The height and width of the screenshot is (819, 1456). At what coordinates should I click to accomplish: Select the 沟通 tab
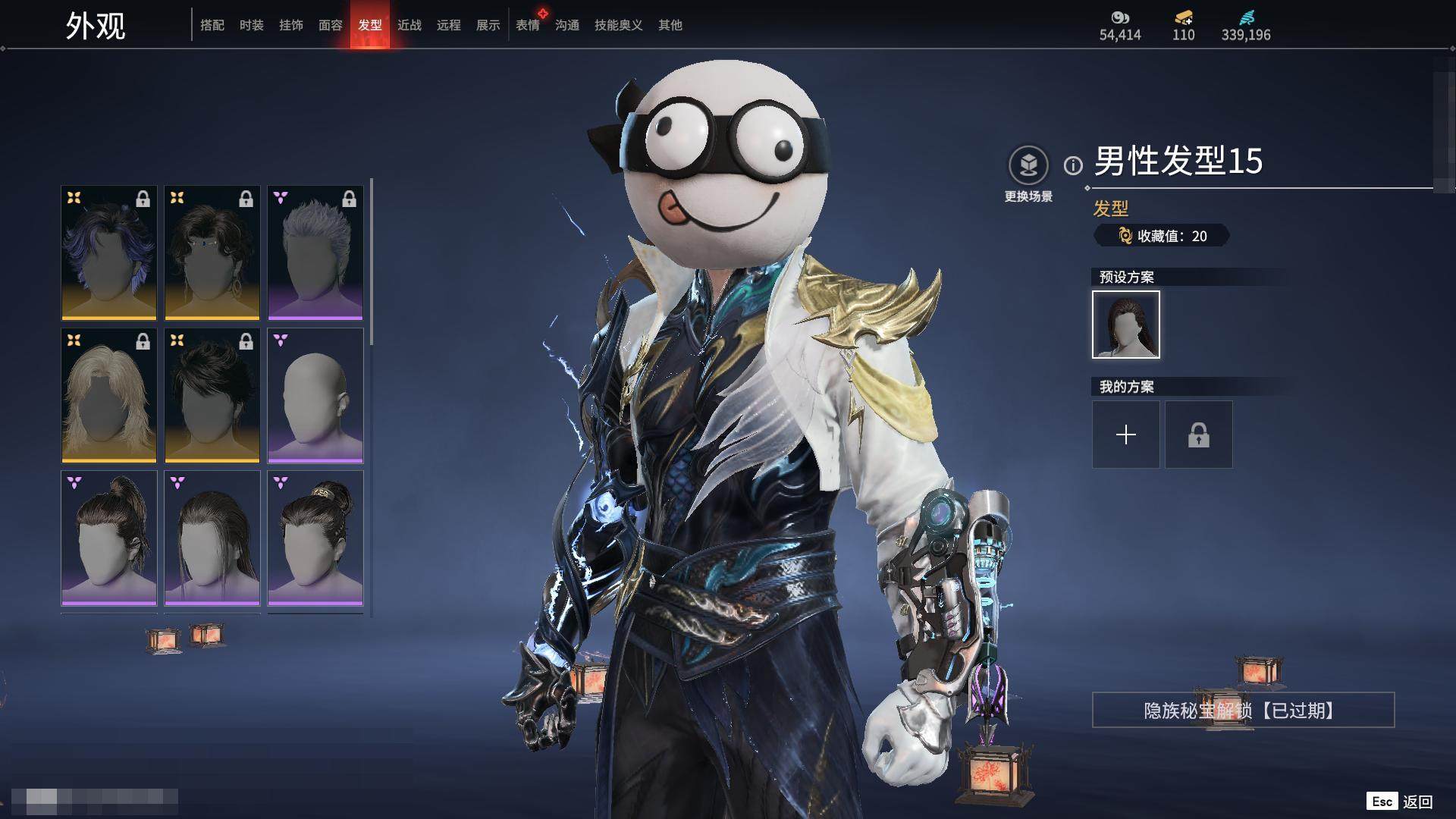pyautogui.click(x=567, y=25)
